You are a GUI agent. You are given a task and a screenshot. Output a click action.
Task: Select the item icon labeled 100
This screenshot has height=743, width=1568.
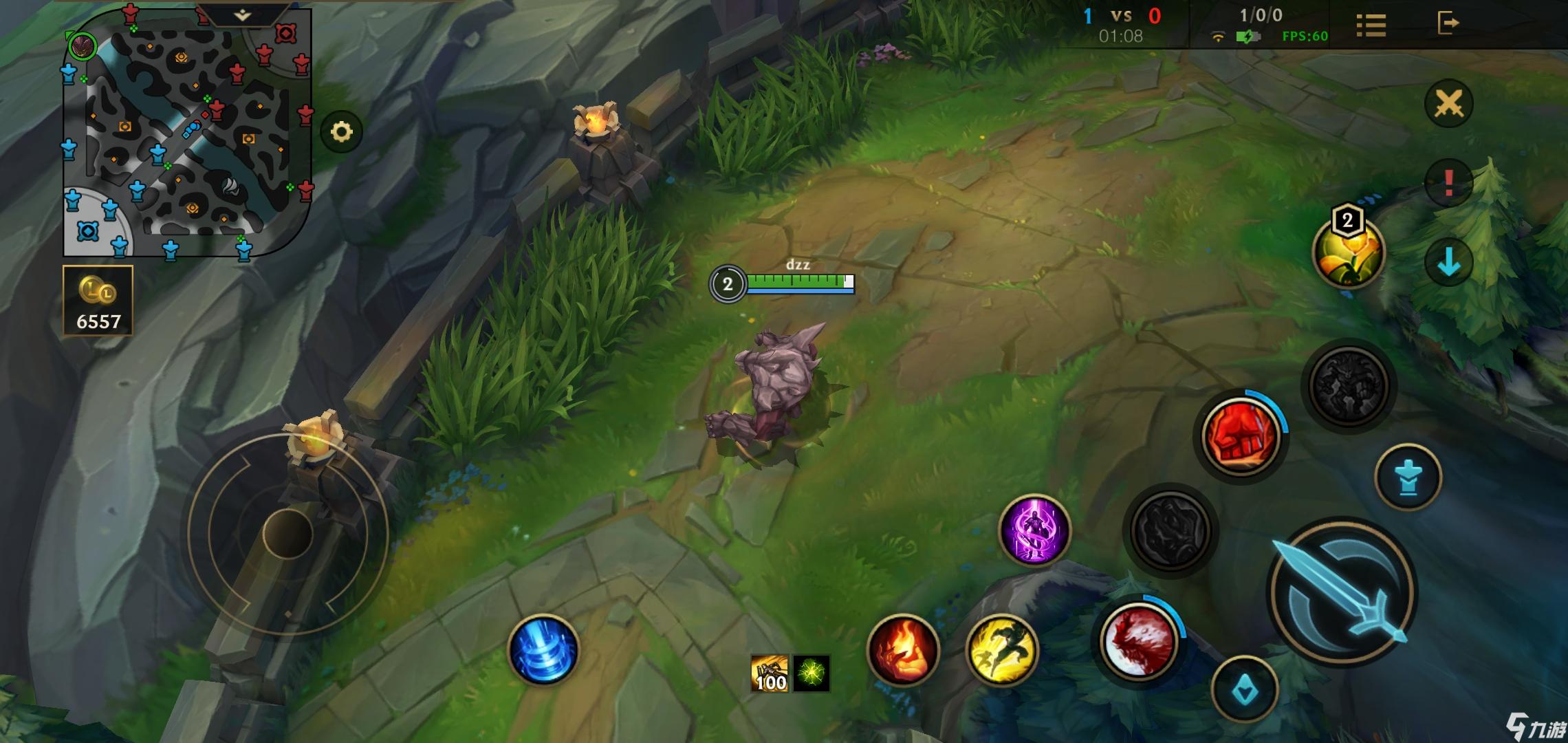point(770,673)
